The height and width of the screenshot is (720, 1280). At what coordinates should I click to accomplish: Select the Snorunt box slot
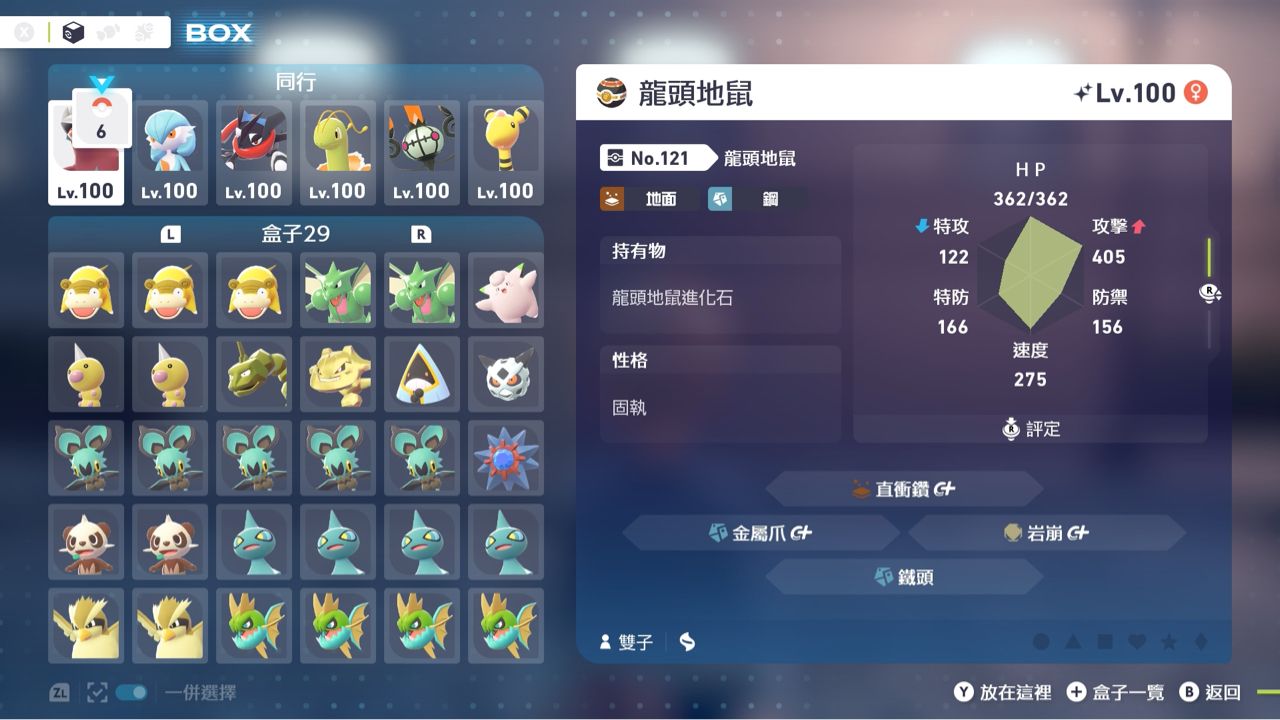click(x=422, y=374)
